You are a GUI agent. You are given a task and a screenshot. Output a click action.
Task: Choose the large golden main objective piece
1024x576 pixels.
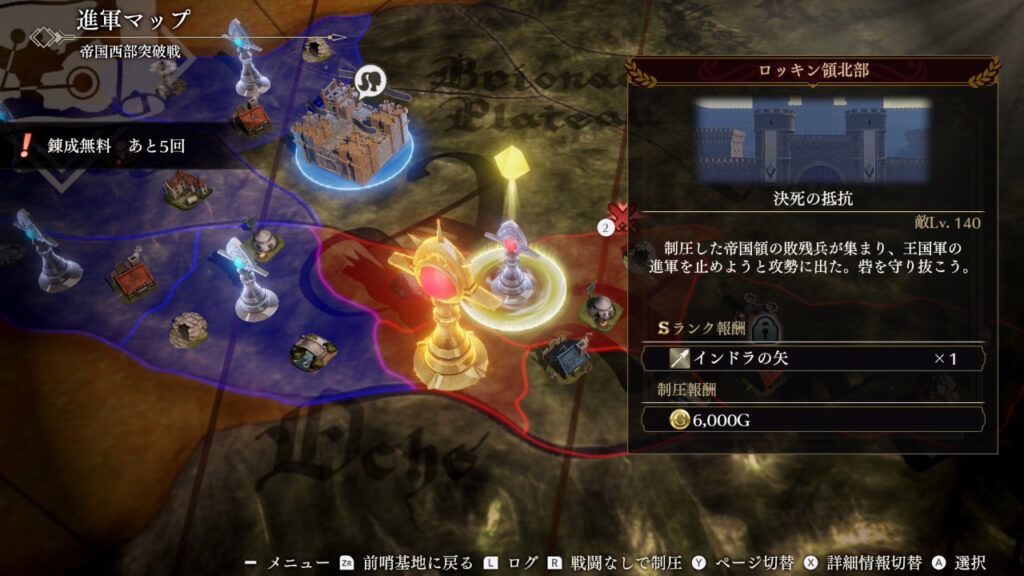(x=444, y=312)
